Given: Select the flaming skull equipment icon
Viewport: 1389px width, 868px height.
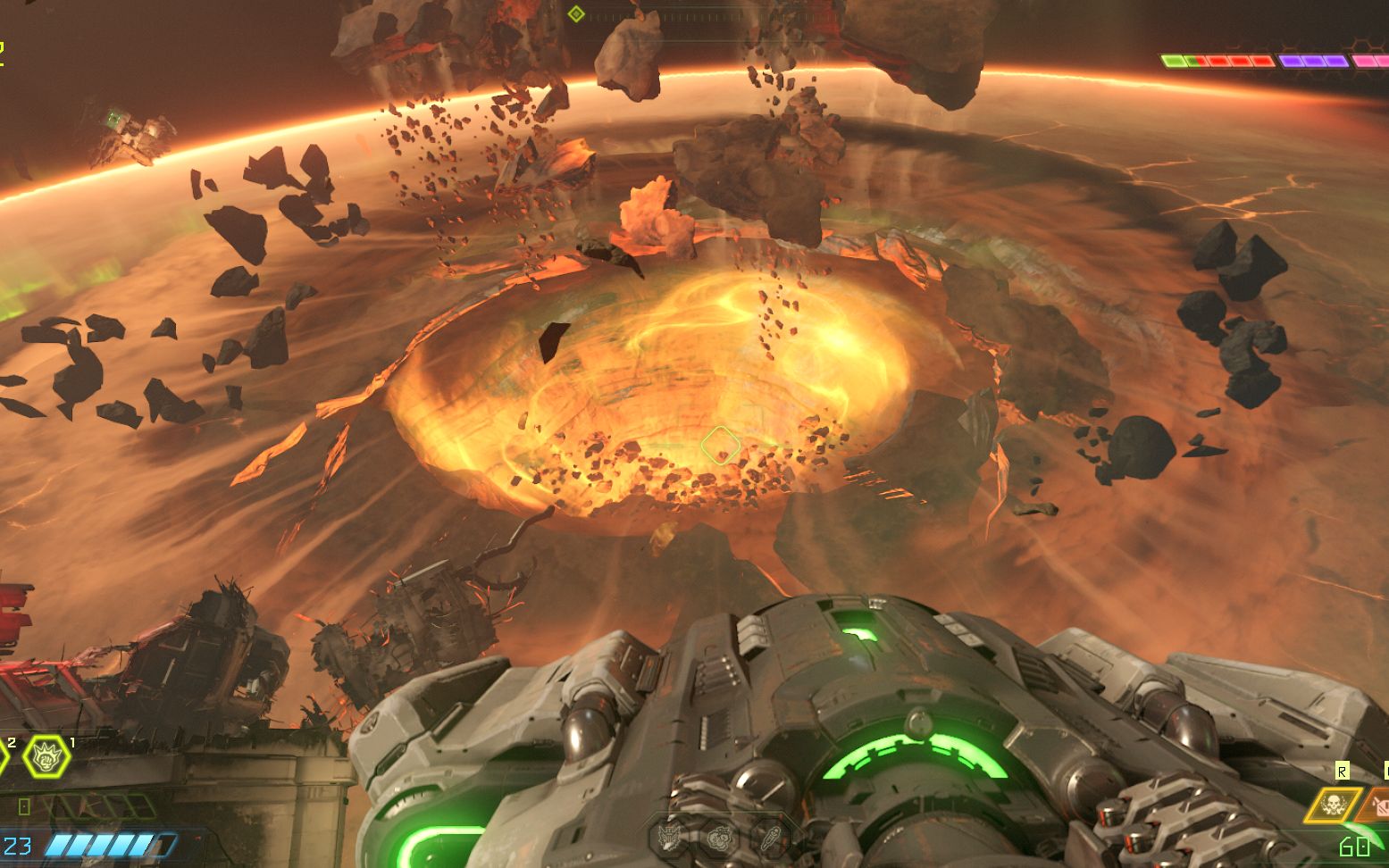Looking at the screenshot, I should point(1333,805).
